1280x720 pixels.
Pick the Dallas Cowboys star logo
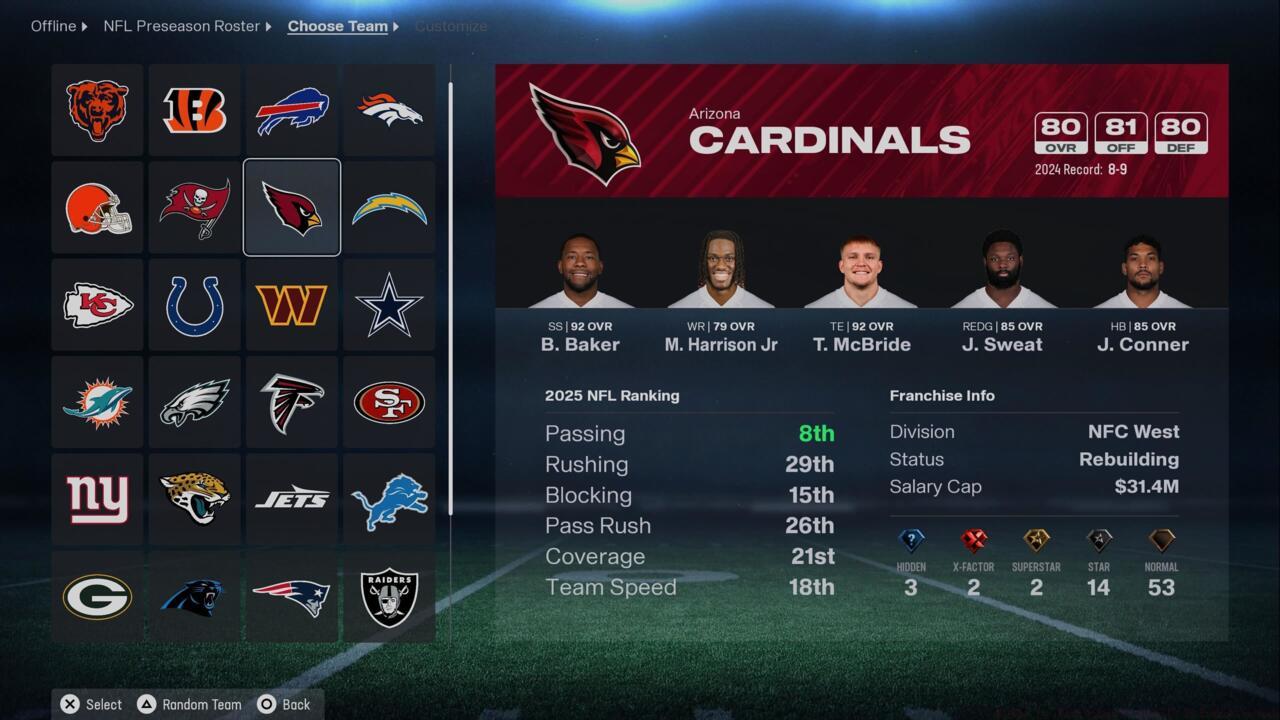click(388, 304)
